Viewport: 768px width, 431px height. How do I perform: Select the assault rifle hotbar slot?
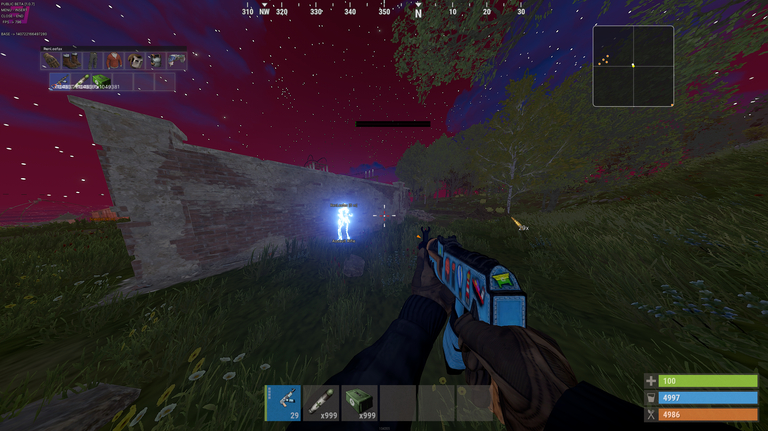tap(283, 403)
